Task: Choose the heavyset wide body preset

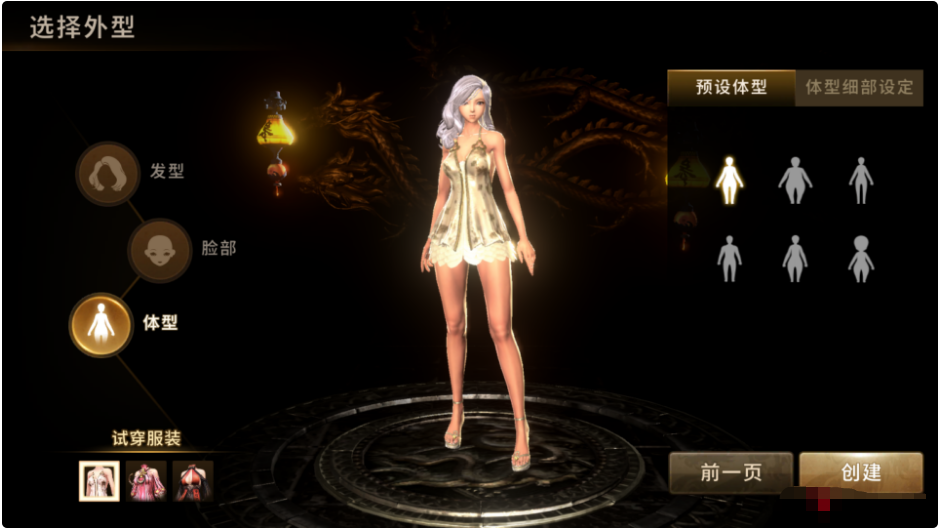Action: 795,181
